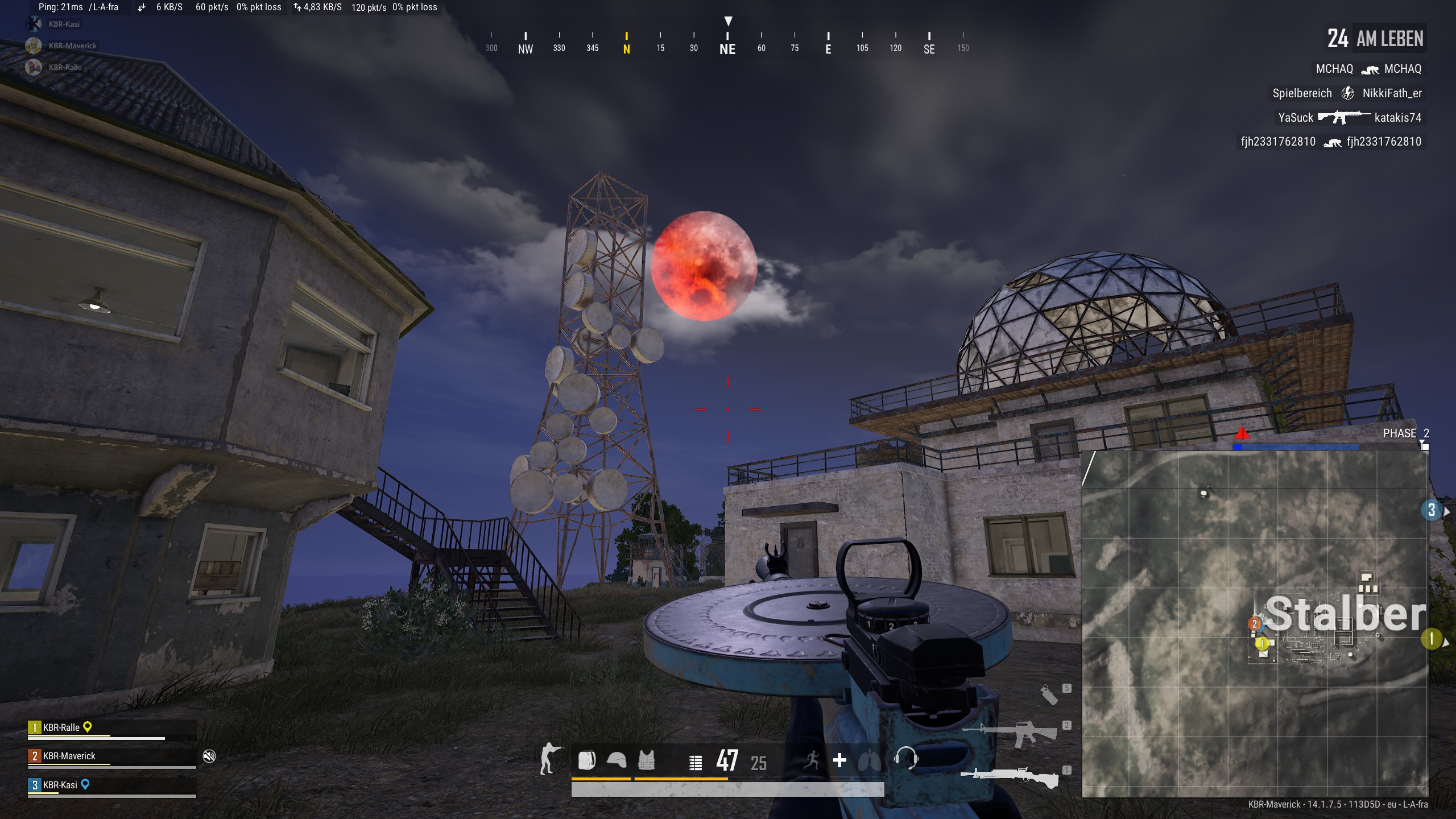
Task: Click the Stalber minimap
Action: coord(1254,624)
